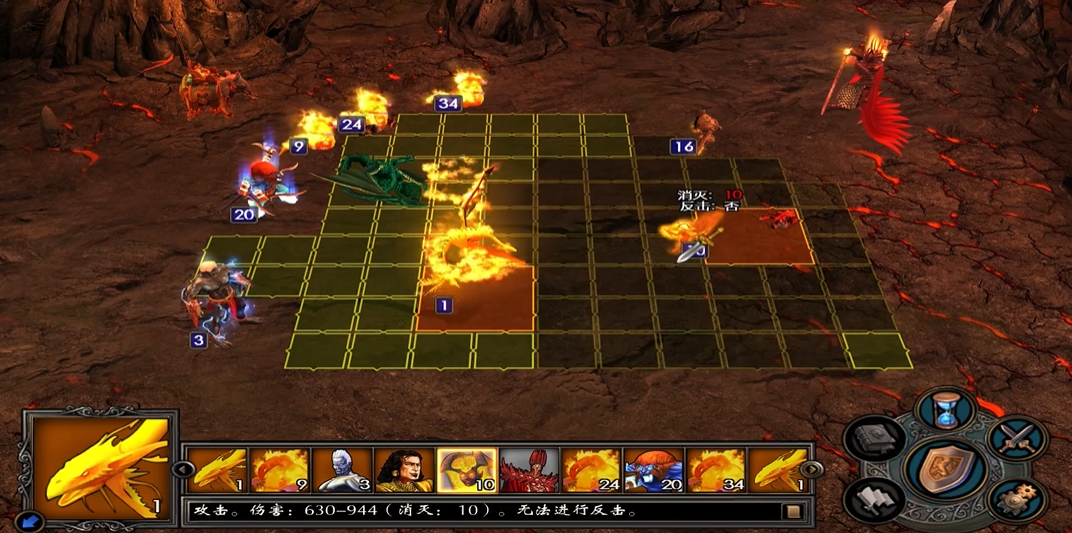Toggle auto combat with the crossed swords

coord(1016,439)
